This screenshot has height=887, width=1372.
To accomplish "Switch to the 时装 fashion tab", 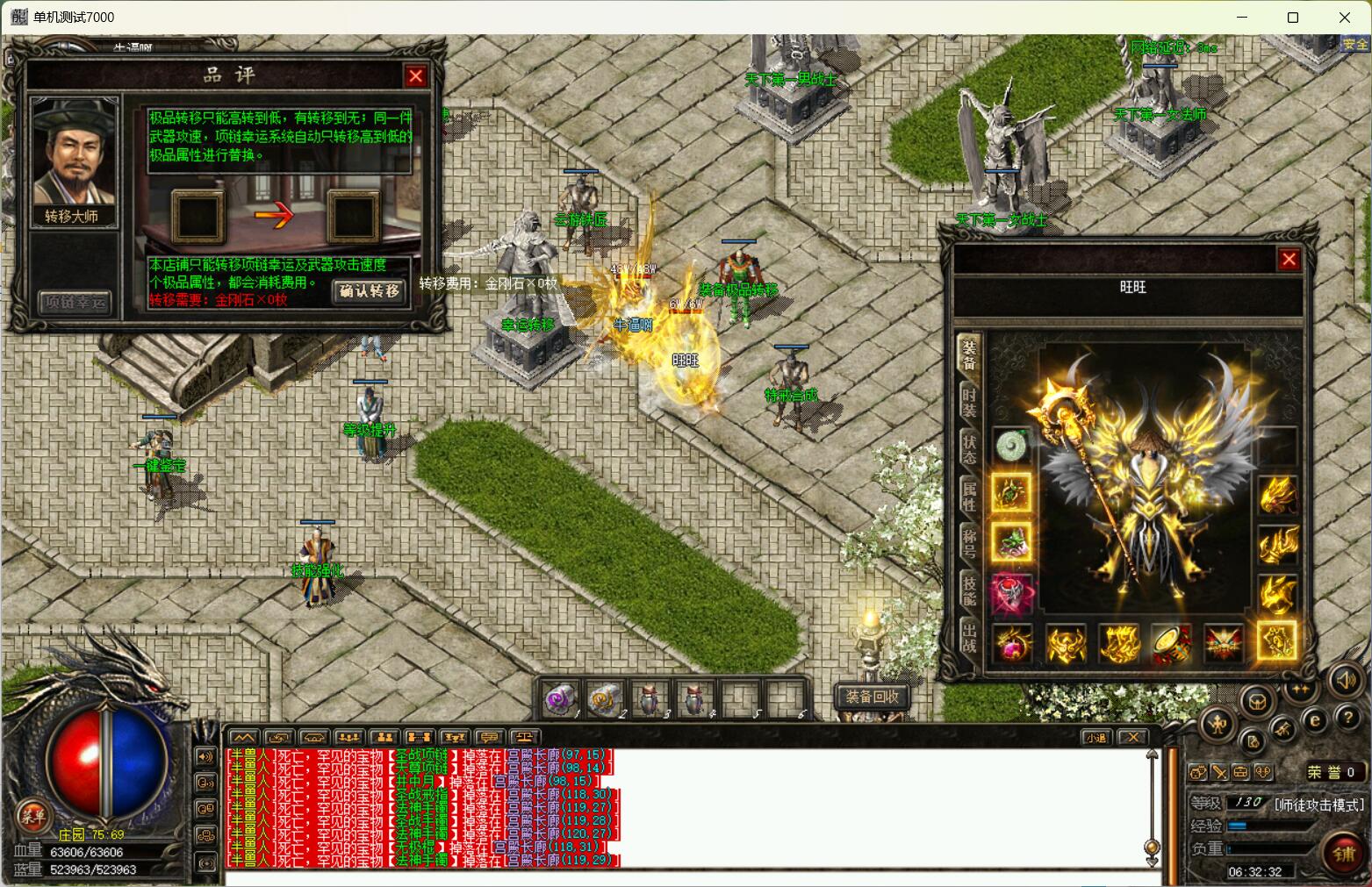I will 969,403.
